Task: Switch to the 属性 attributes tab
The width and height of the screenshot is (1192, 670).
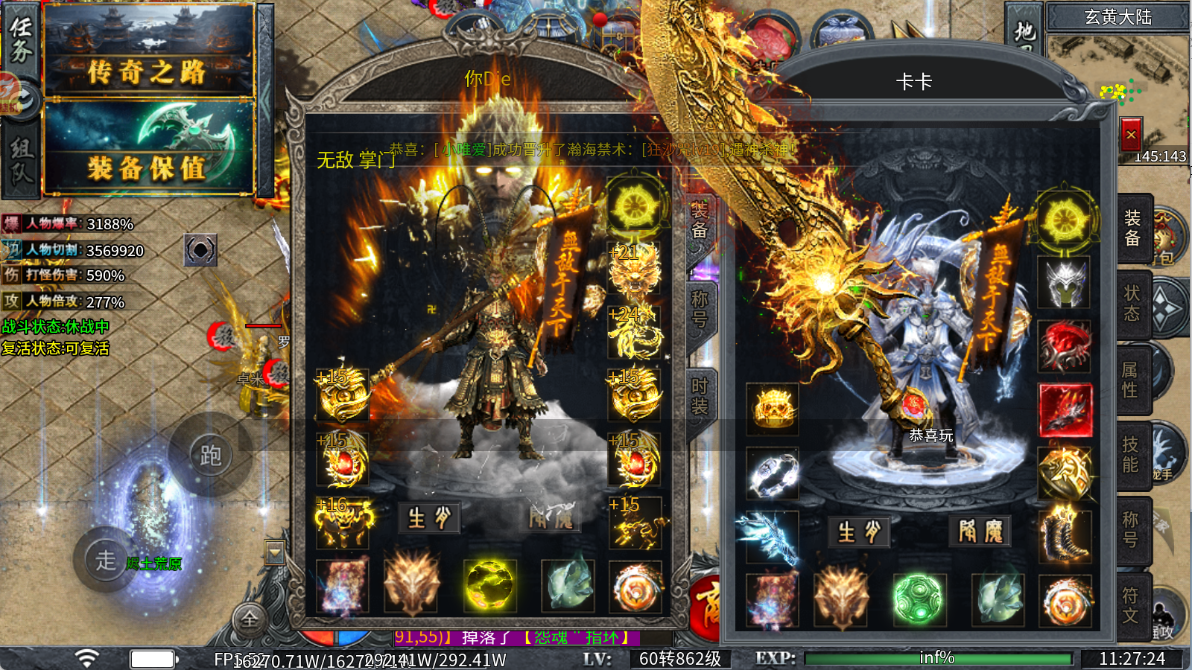Action: coord(1131,381)
